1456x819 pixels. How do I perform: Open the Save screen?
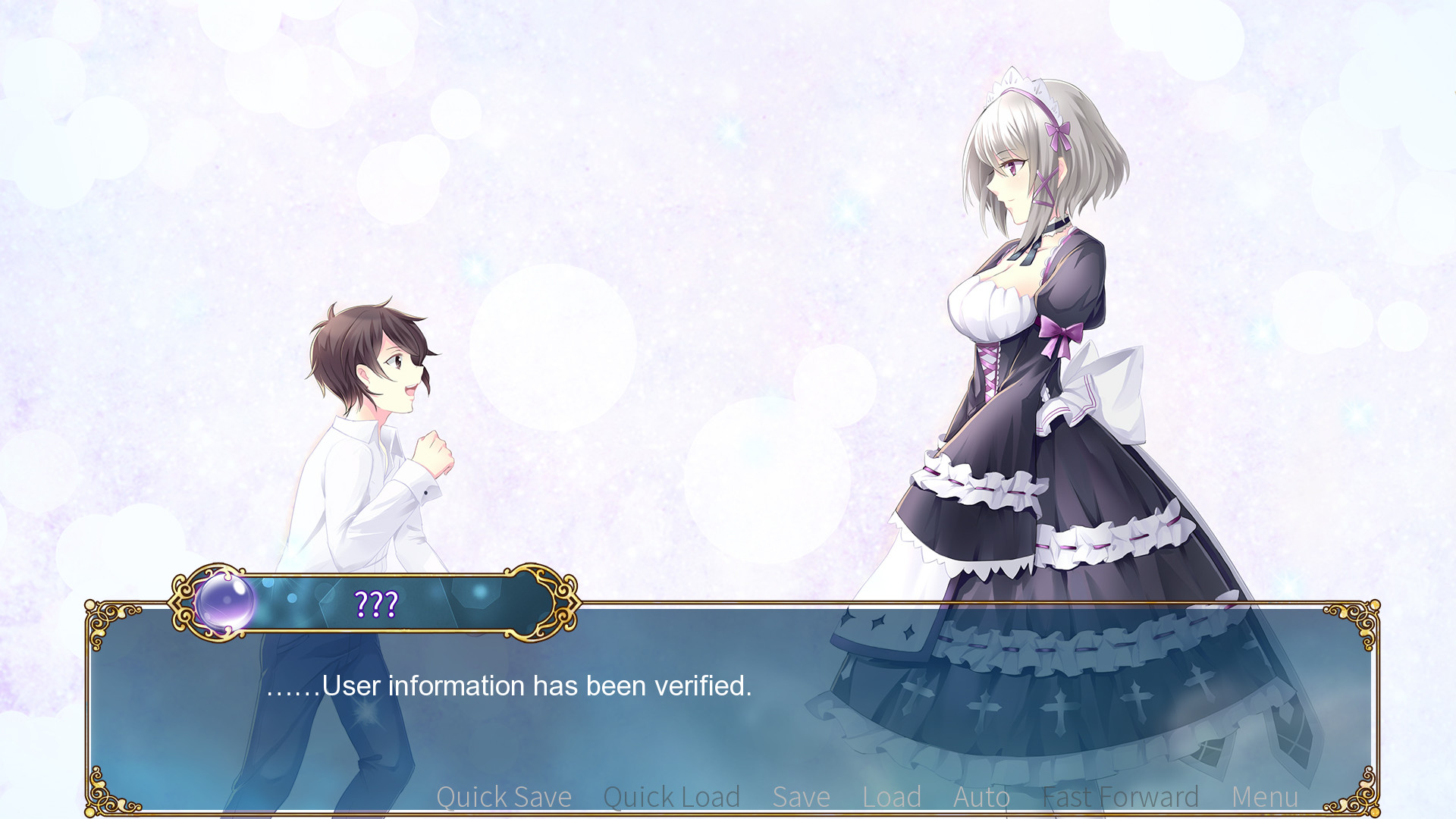pyautogui.click(x=801, y=797)
